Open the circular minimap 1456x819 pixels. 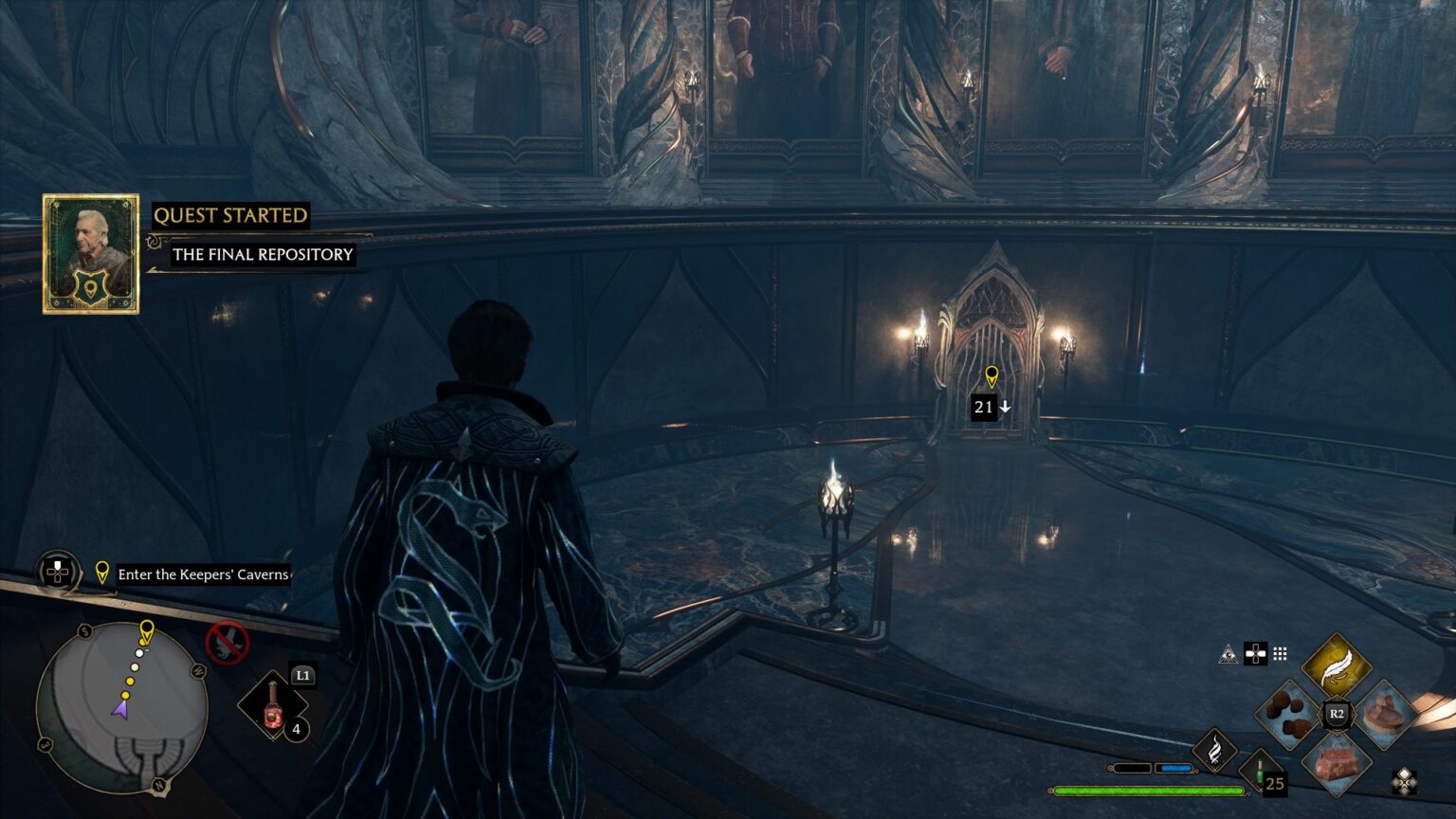(x=121, y=707)
